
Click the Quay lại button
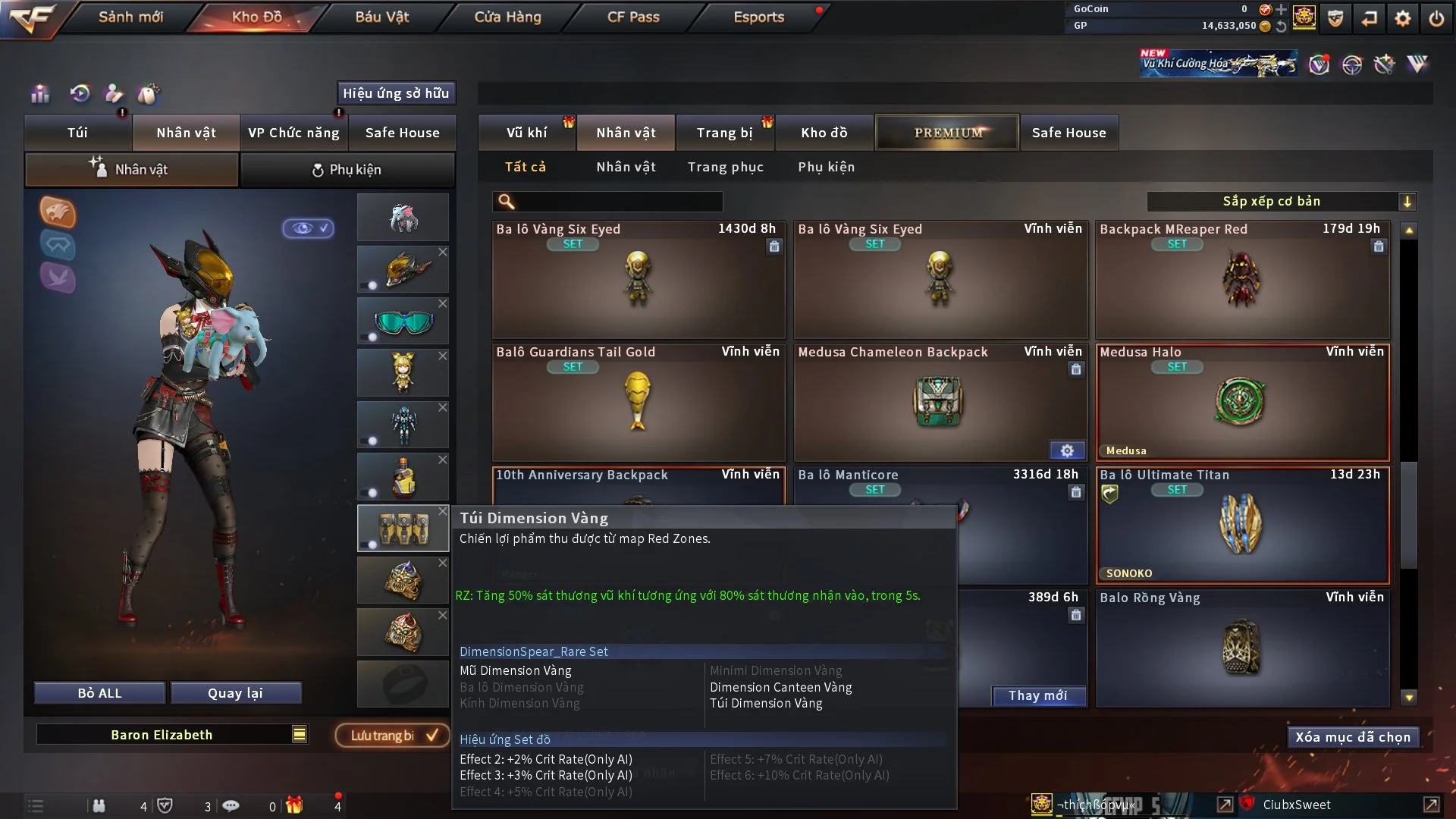pos(235,693)
